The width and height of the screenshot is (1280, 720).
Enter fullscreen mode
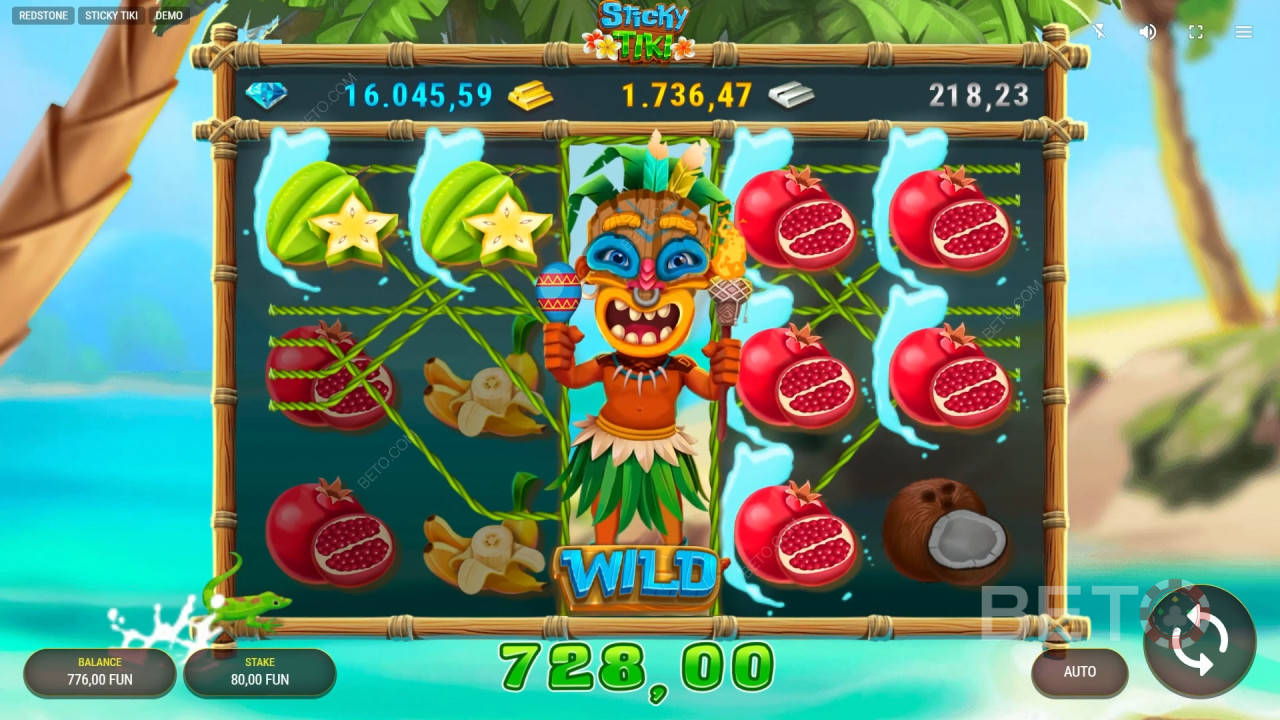coord(1196,32)
